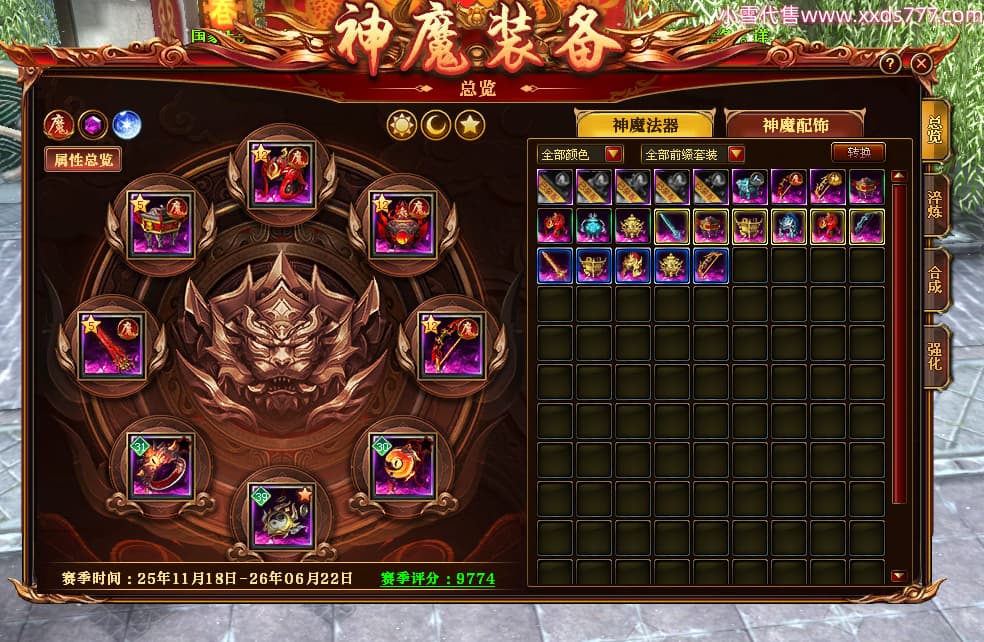Select the sun icon toggle
The height and width of the screenshot is (642, 984).
point(402,125)
